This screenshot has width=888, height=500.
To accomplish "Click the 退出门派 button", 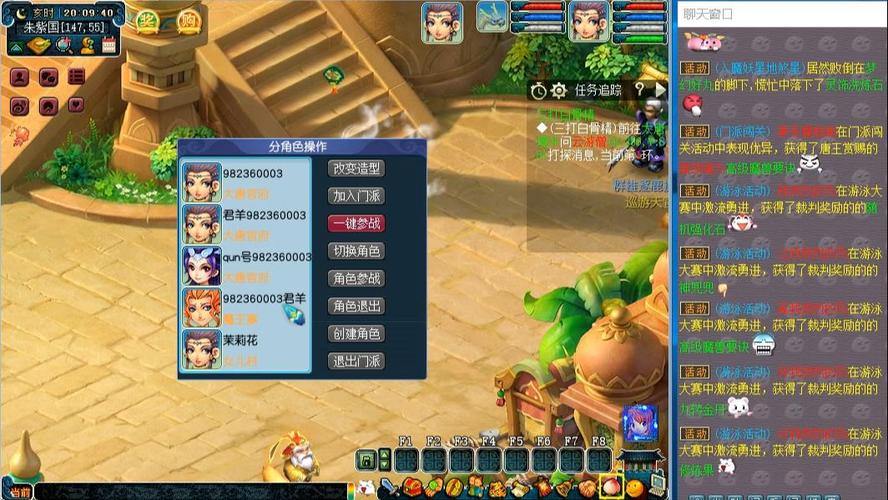I will click(357, 361).
